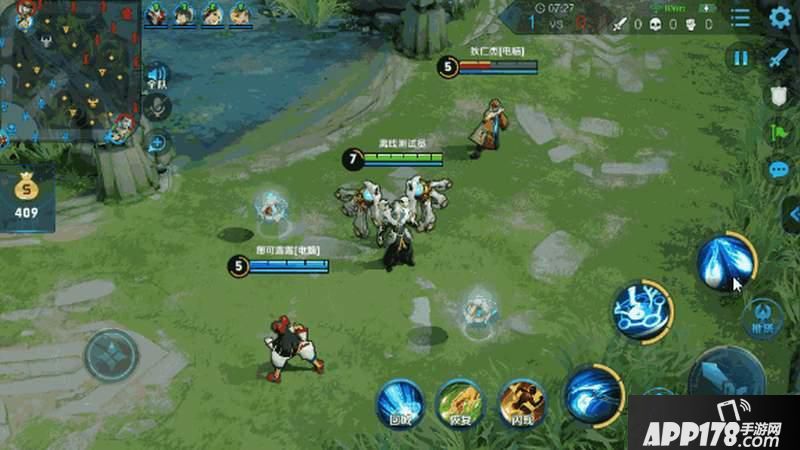Trigger the skill under the mouse cursor
The image size is (800, 450).
point(725,265)
